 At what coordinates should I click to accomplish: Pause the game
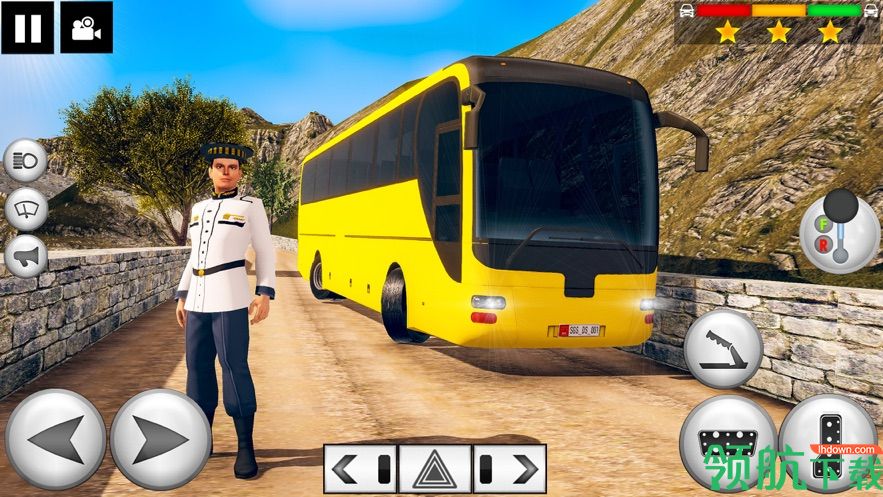(x=27, y=27)
